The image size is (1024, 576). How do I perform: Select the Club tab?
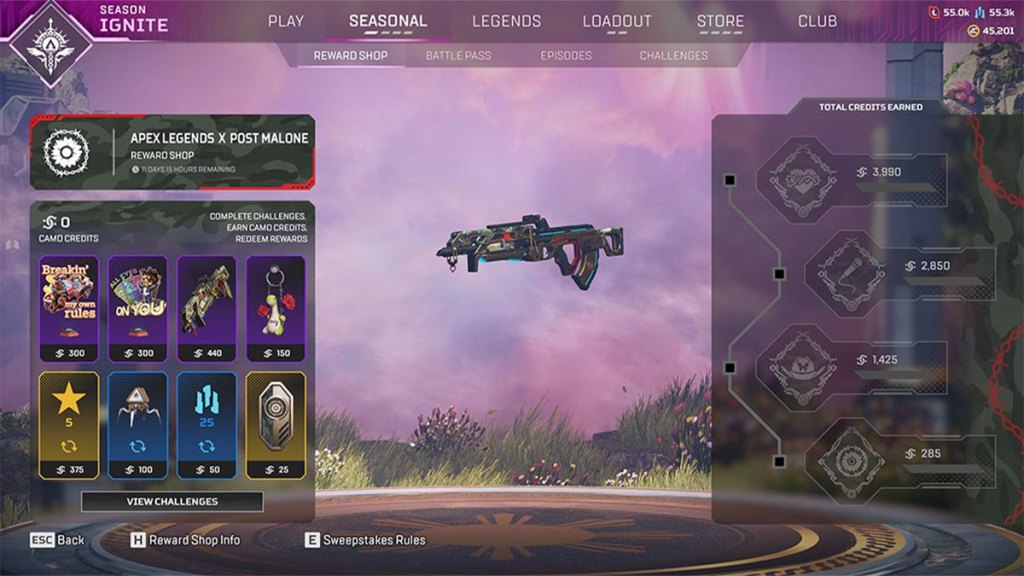[x=817, y=21]
